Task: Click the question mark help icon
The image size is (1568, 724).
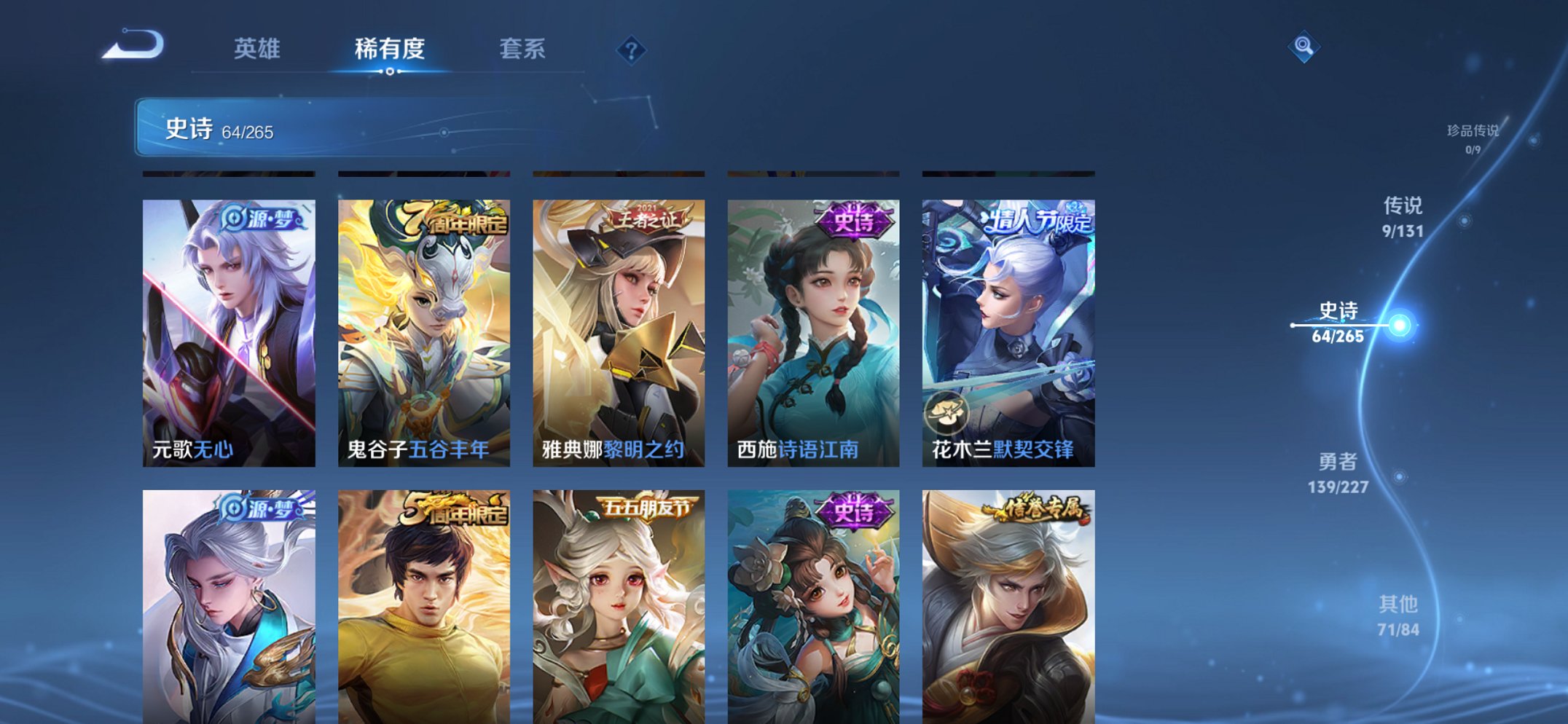Action: coord(632,50)
